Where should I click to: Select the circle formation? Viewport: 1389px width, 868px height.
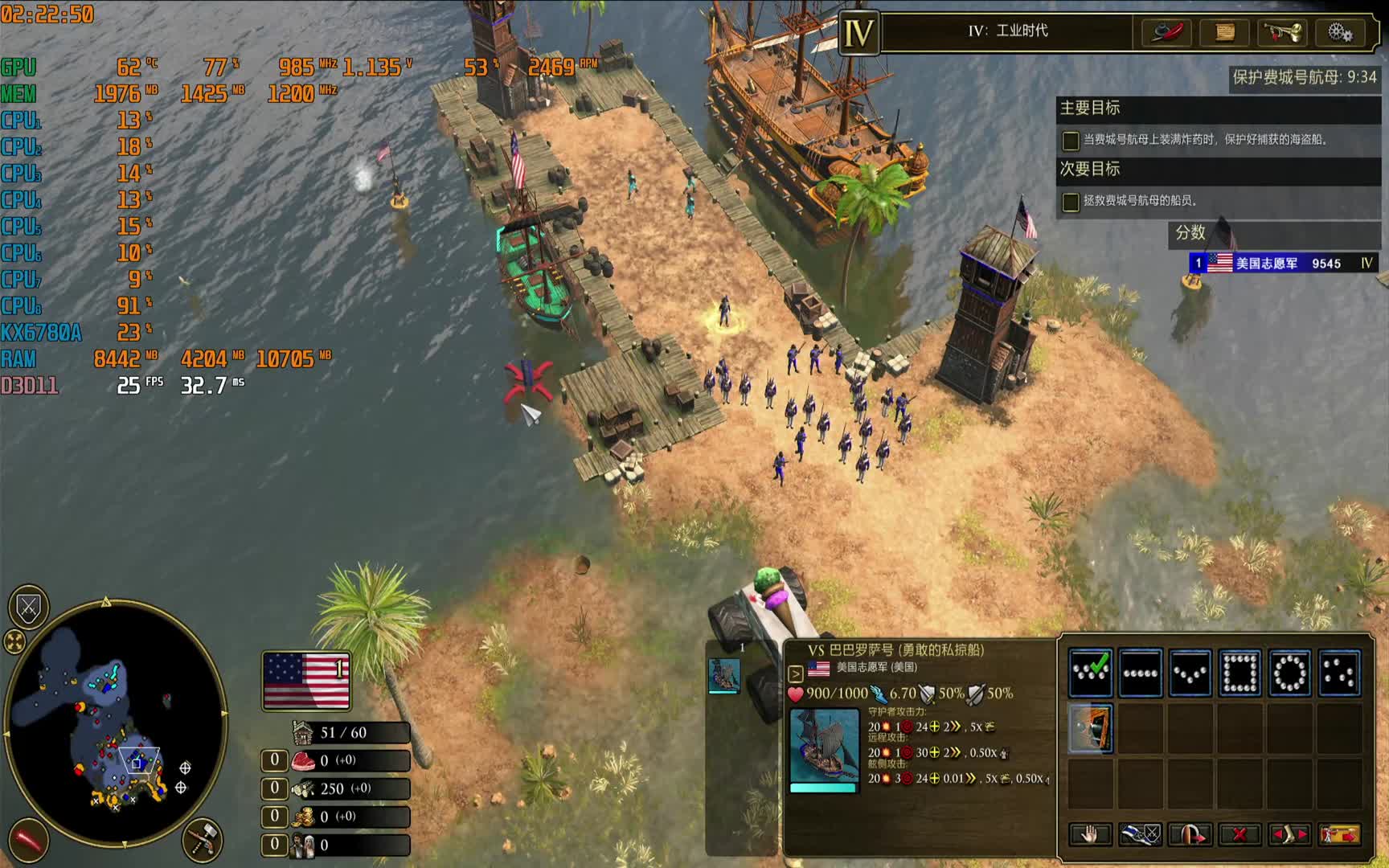1289,673
